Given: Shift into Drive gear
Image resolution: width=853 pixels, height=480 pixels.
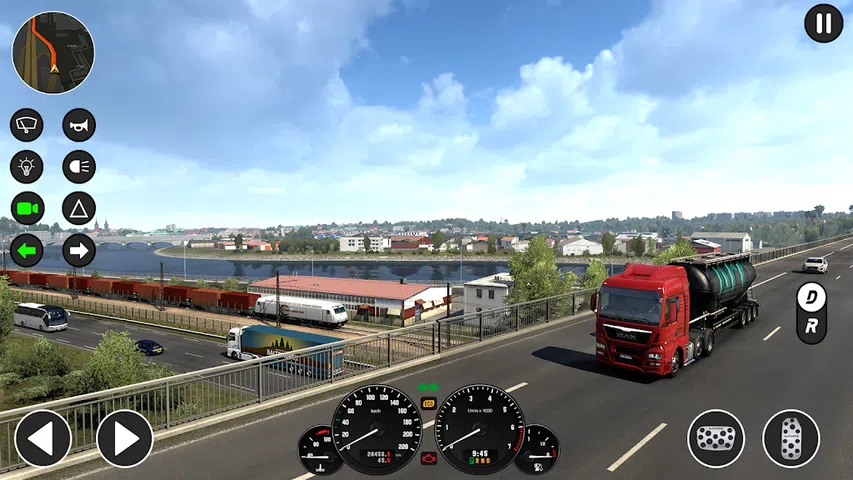Looking at the screenshot, I should [x=811, y=297].
